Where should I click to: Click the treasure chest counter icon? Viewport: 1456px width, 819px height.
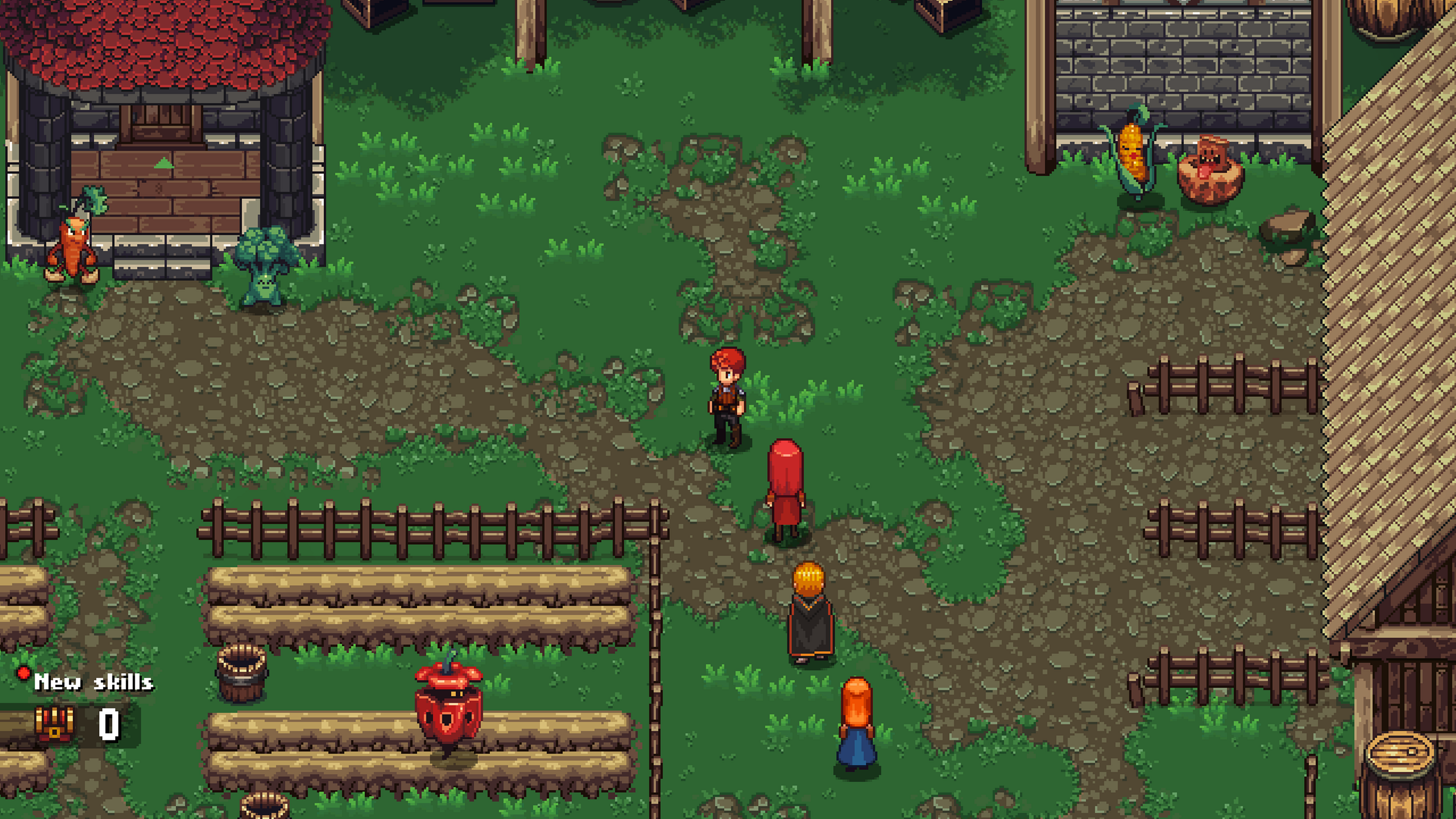click(x=54, y=724)
